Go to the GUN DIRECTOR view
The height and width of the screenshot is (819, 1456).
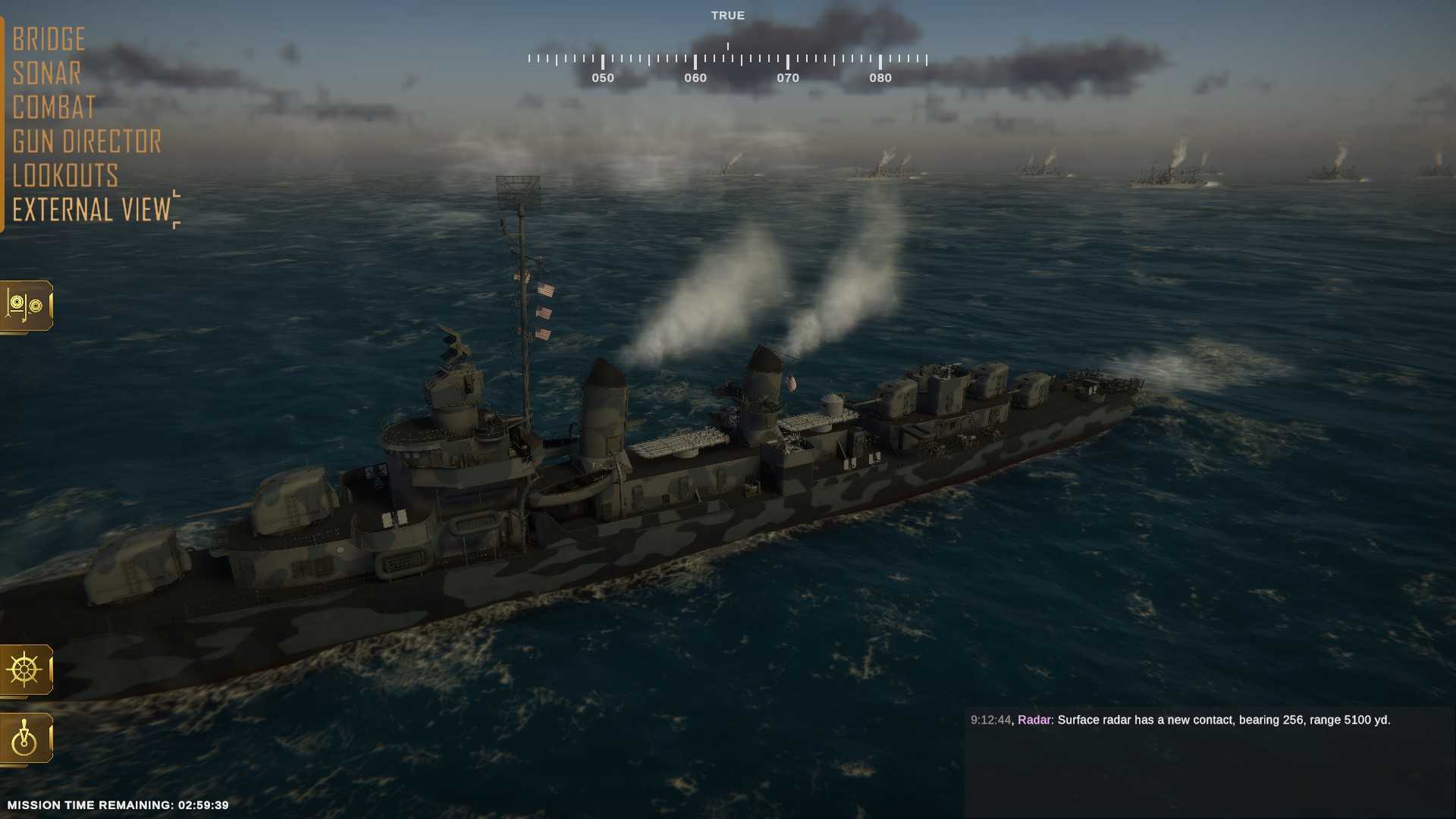click(86, 142)
